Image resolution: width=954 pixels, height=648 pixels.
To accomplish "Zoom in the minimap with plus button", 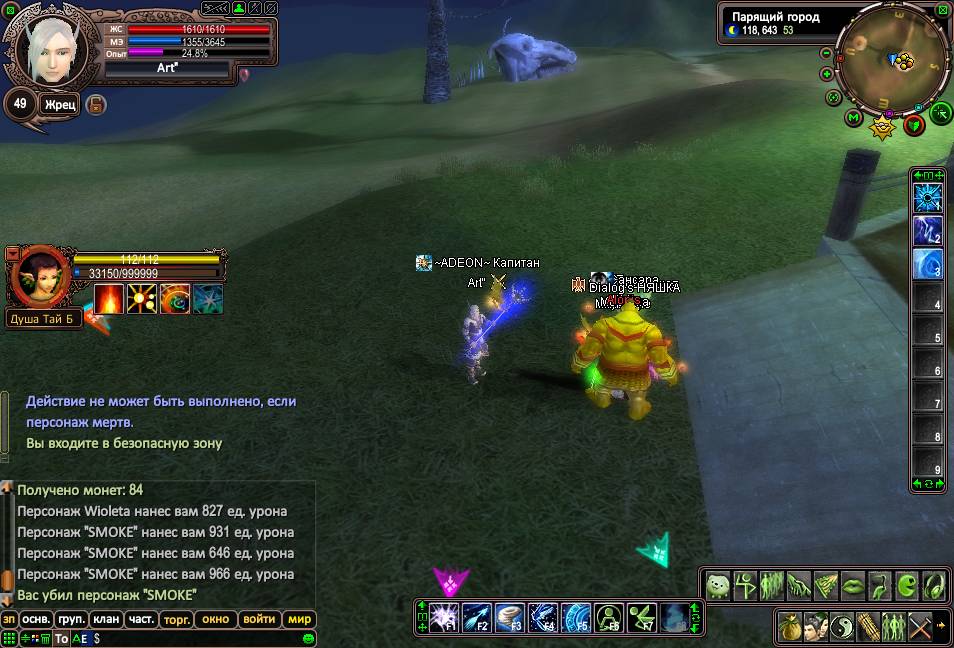I will click(x=827, y=74).
